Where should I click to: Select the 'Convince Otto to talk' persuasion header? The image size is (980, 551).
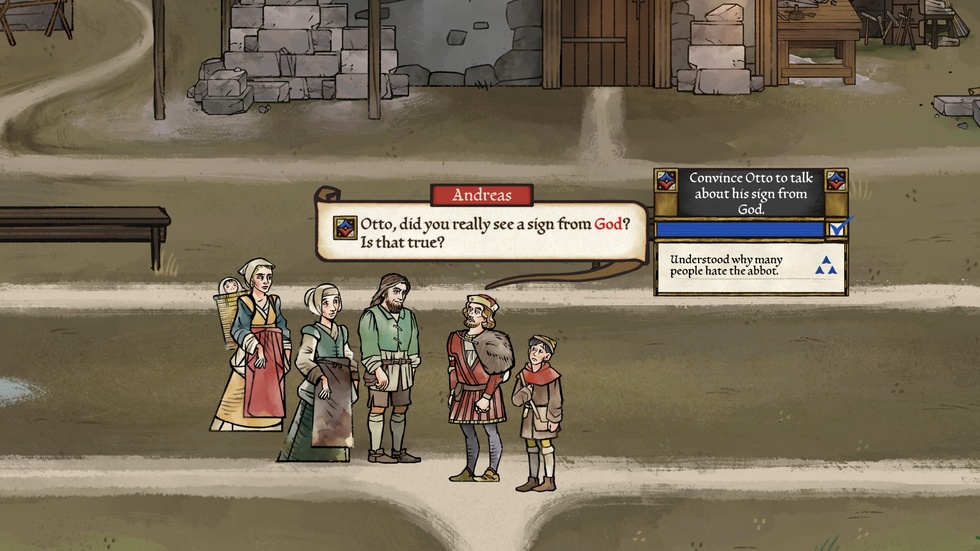coord(751,193)
